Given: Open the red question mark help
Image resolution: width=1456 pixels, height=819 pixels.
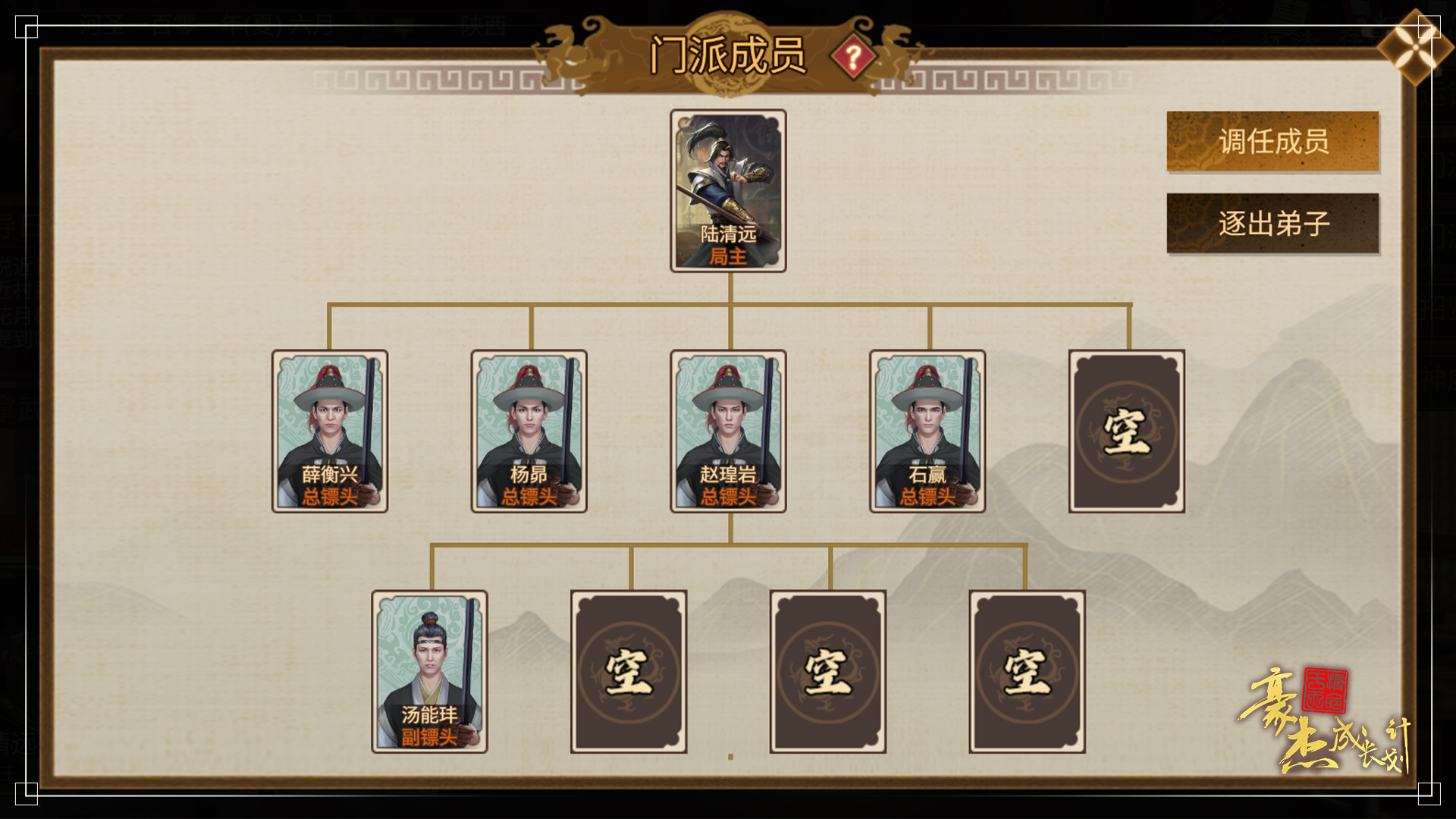Looking at the screenshot, I should click(853, 57).
